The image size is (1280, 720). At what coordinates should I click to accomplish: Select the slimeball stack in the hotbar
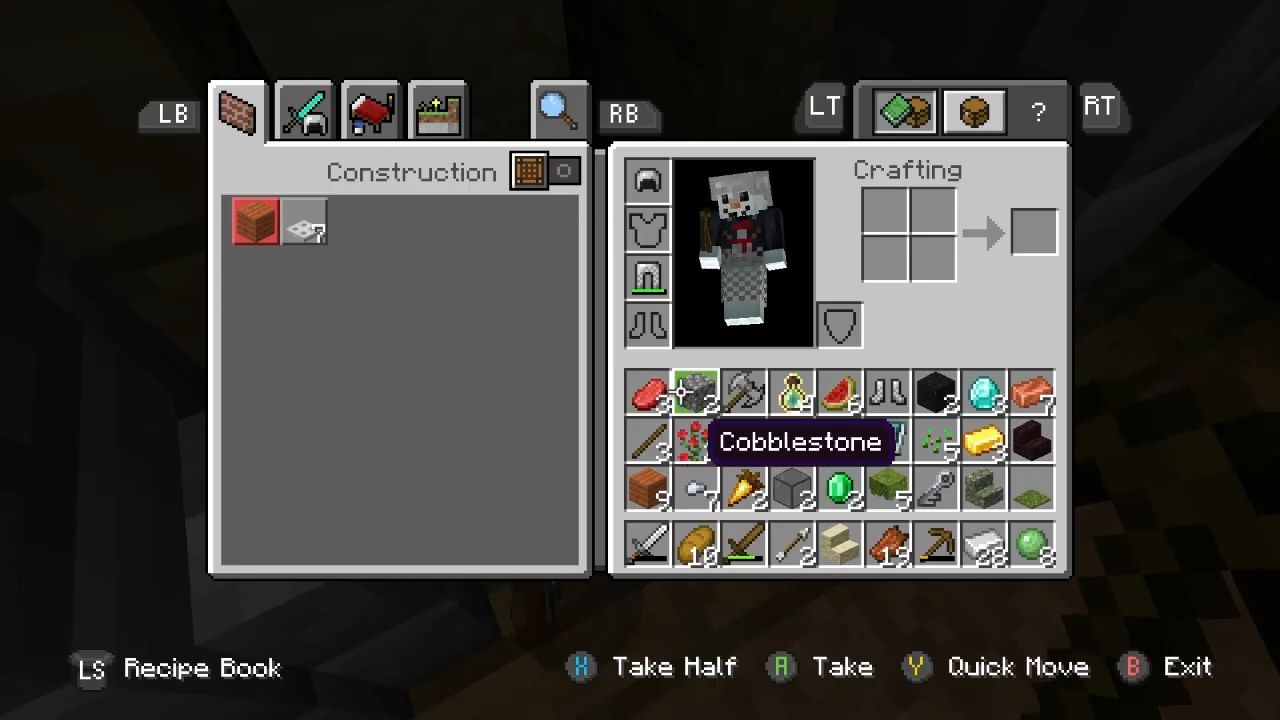pyautogui.click(x=1032, y=546)
